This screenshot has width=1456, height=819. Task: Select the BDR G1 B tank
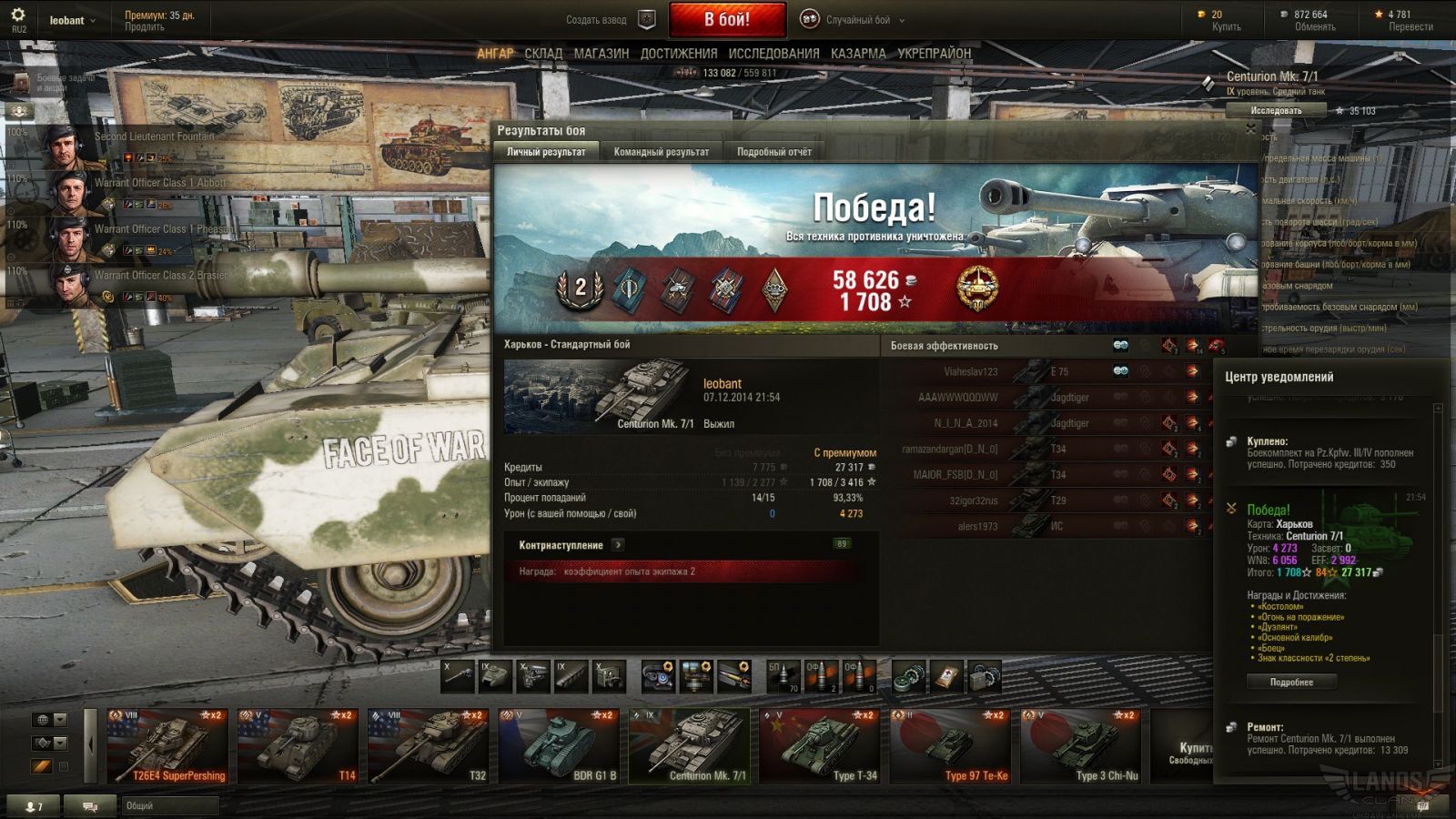[x=558, y=746]
